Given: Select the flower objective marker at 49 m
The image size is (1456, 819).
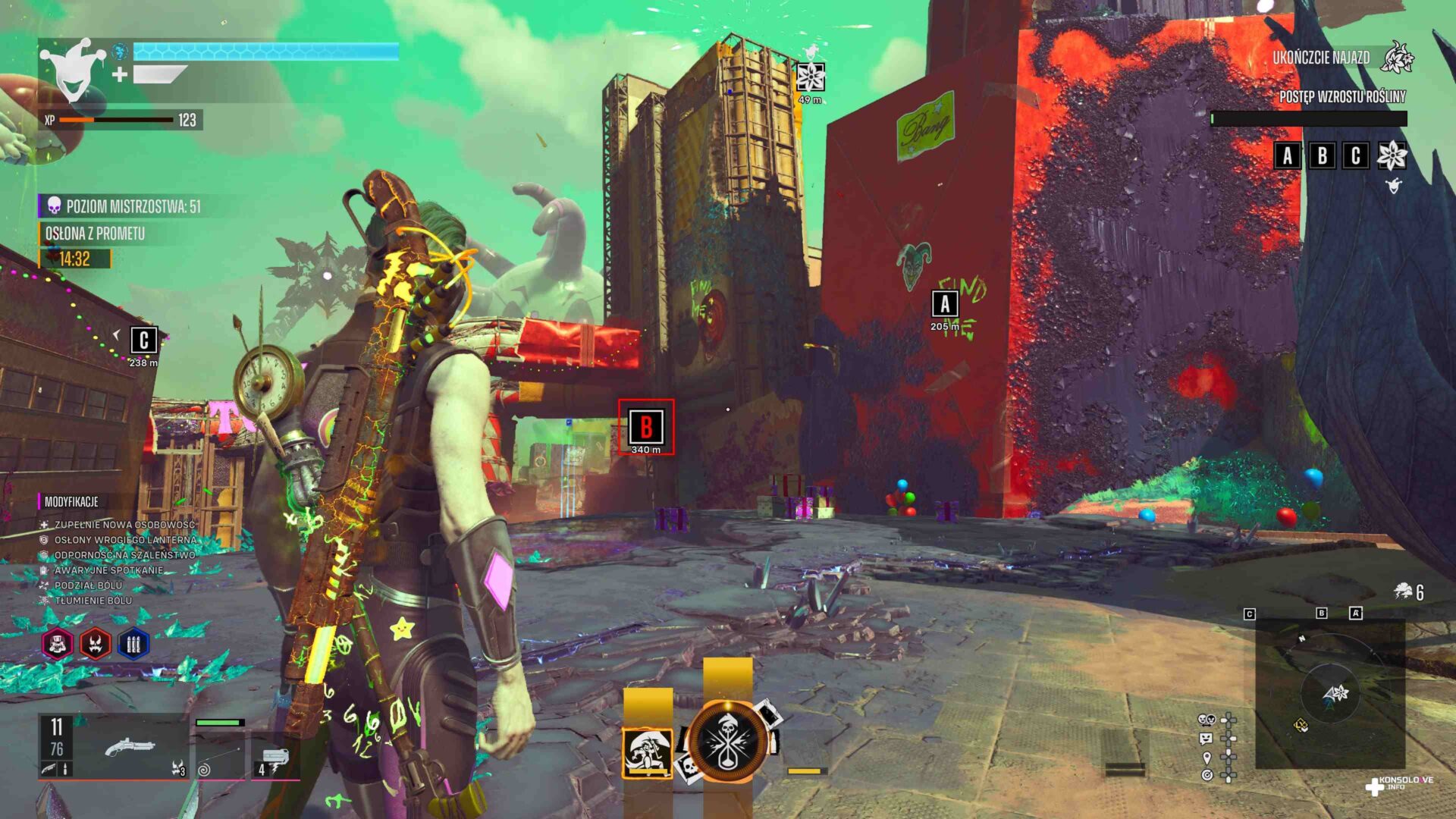Looking at the screenshot, I should [x=810, y=77].
